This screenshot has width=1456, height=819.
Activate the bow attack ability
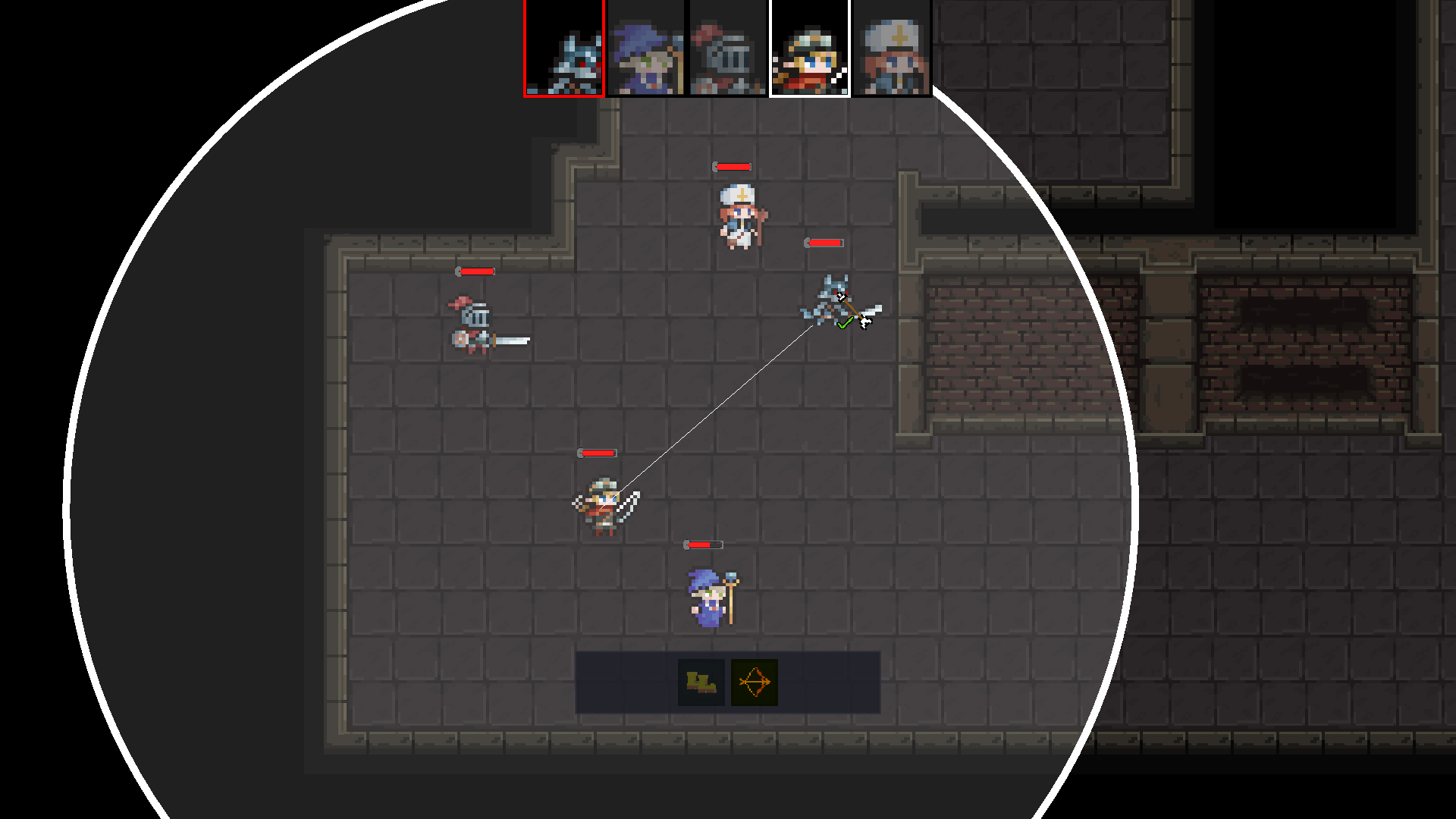tap(755, 682)
